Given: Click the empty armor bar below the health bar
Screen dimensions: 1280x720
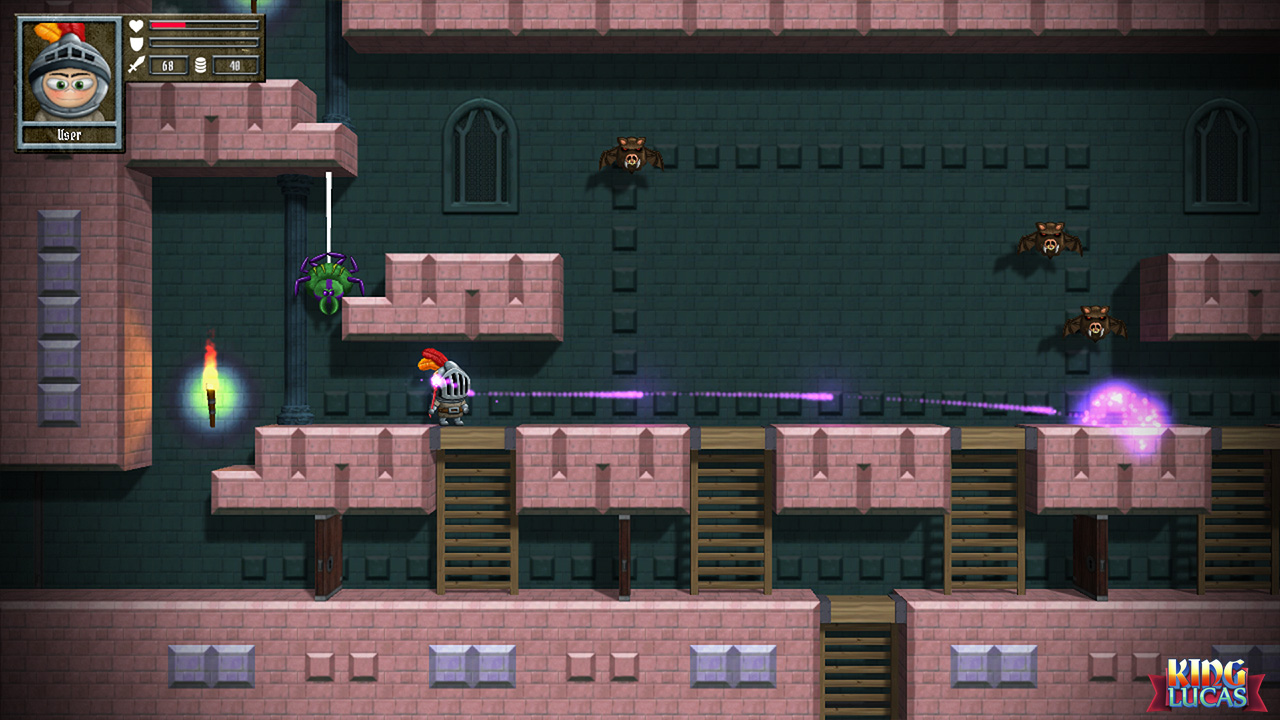Looking at the screenshot, I should pos(205,41).
